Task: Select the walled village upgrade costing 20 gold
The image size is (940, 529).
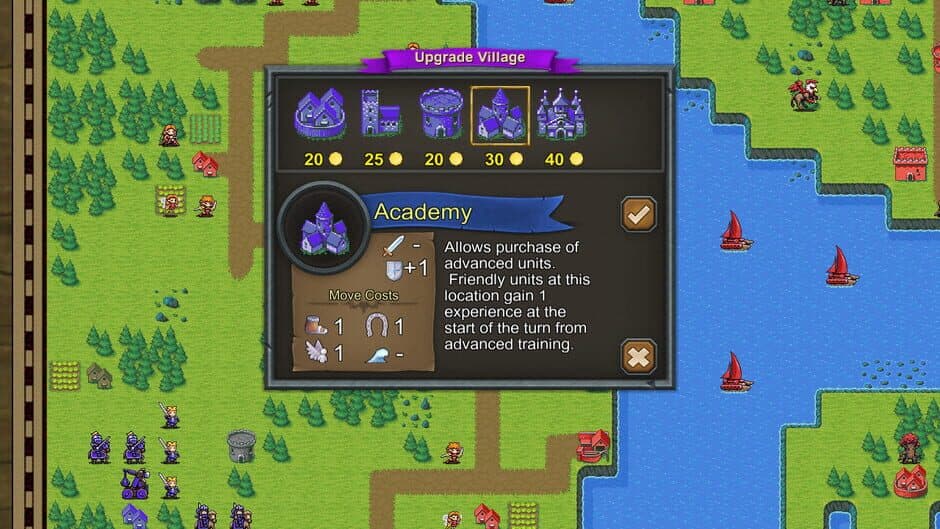Action: click(x=320, y=114)
